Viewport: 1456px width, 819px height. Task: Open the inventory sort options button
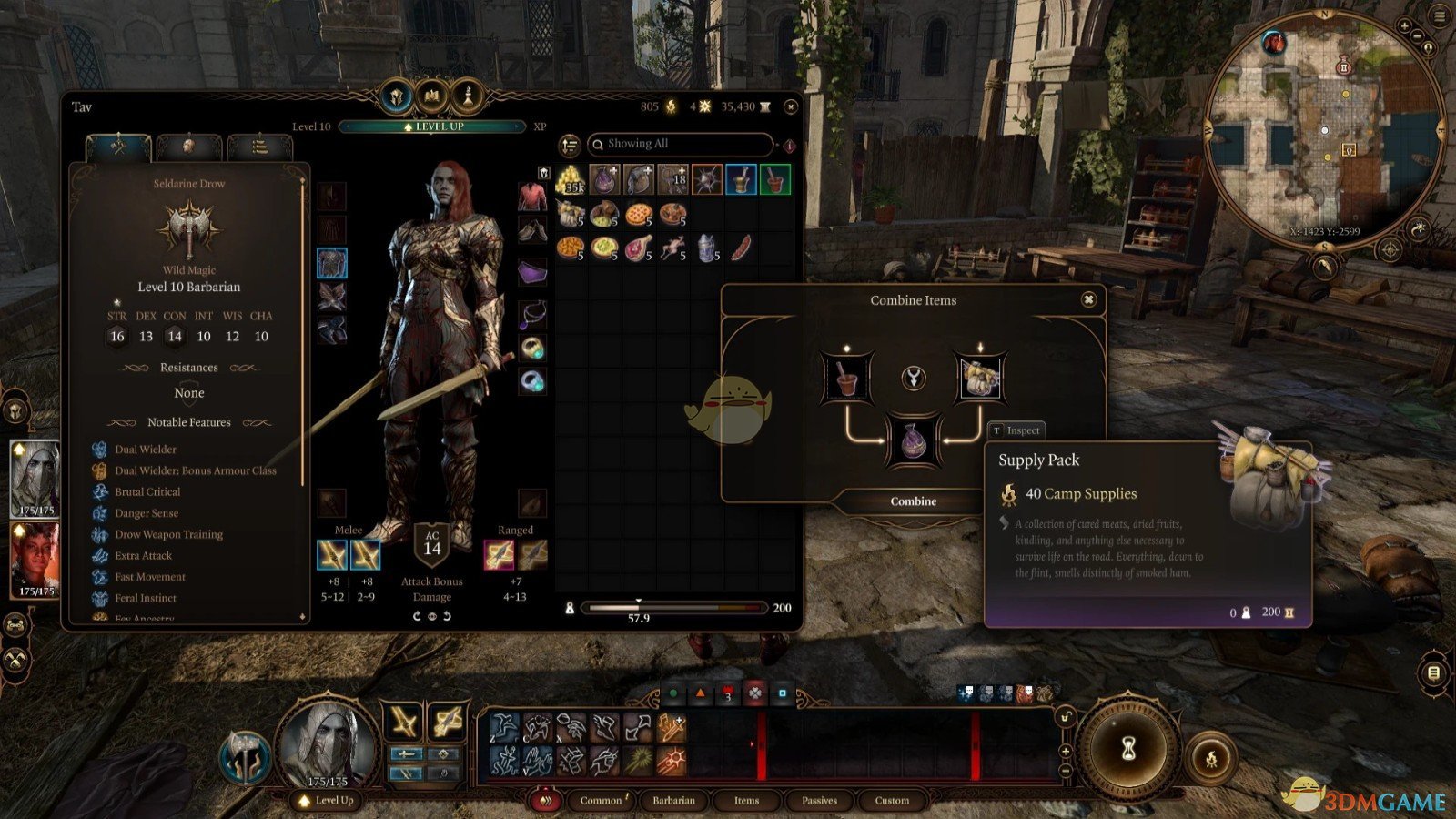pos(570,145)
